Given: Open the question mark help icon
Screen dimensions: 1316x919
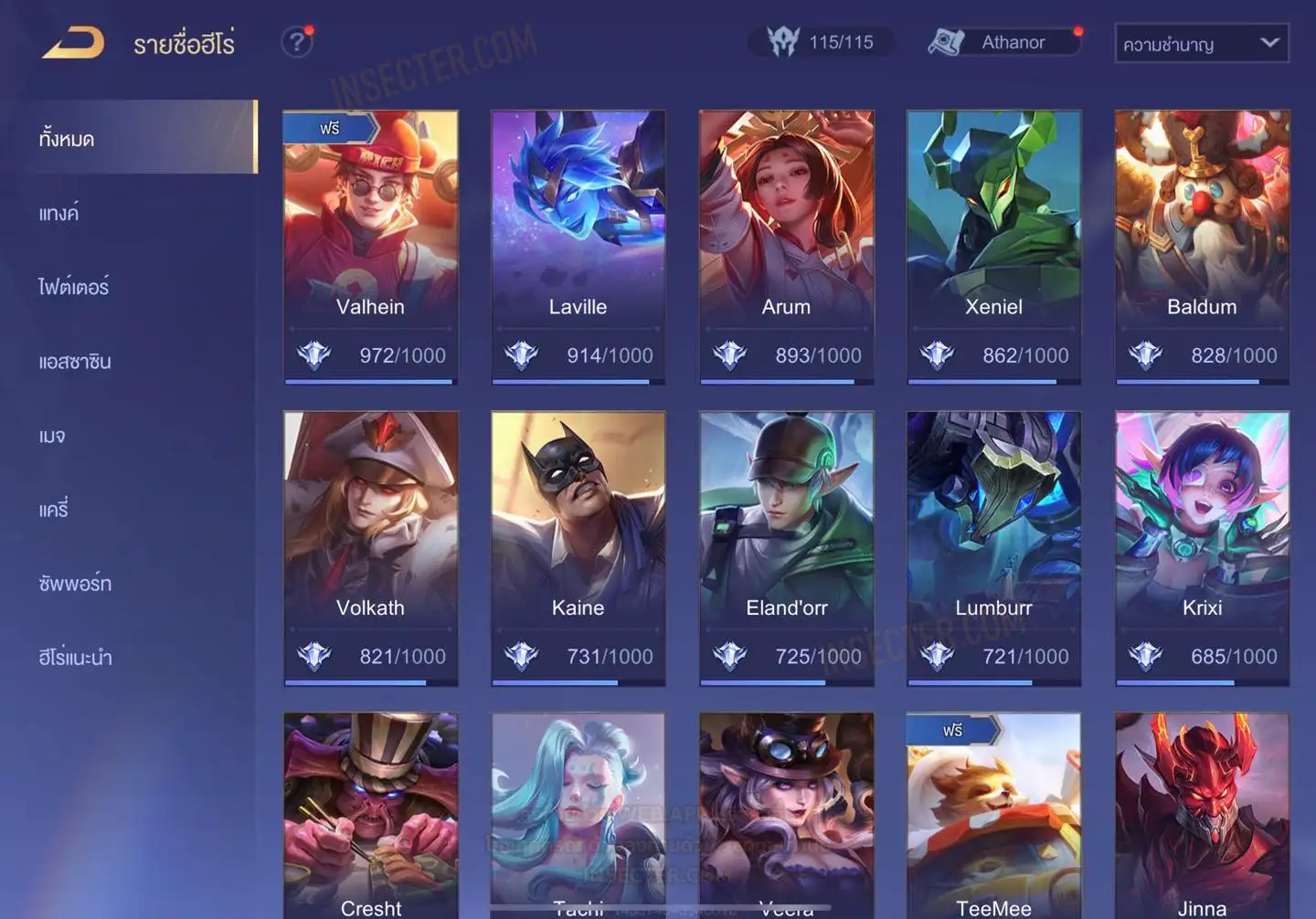Looking at the screenshot, I should pyautogui.click(x=296, y=42).
